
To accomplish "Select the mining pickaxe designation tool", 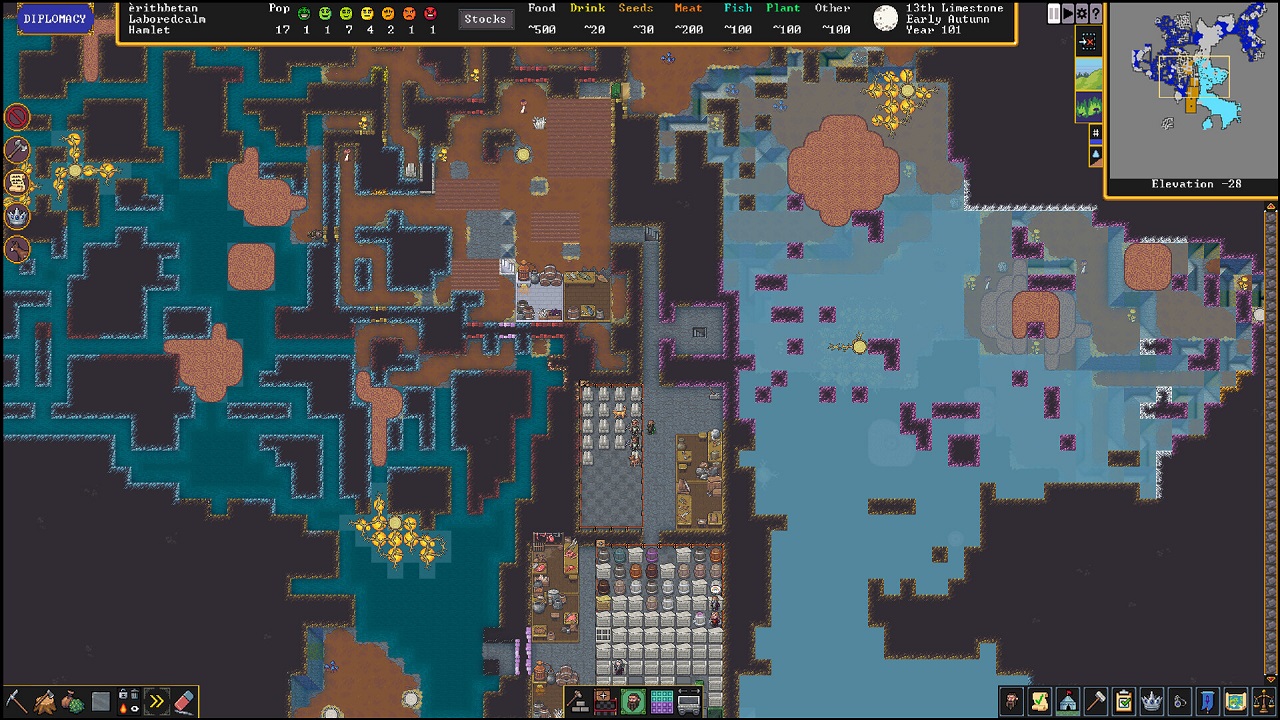I will point(17,701).
